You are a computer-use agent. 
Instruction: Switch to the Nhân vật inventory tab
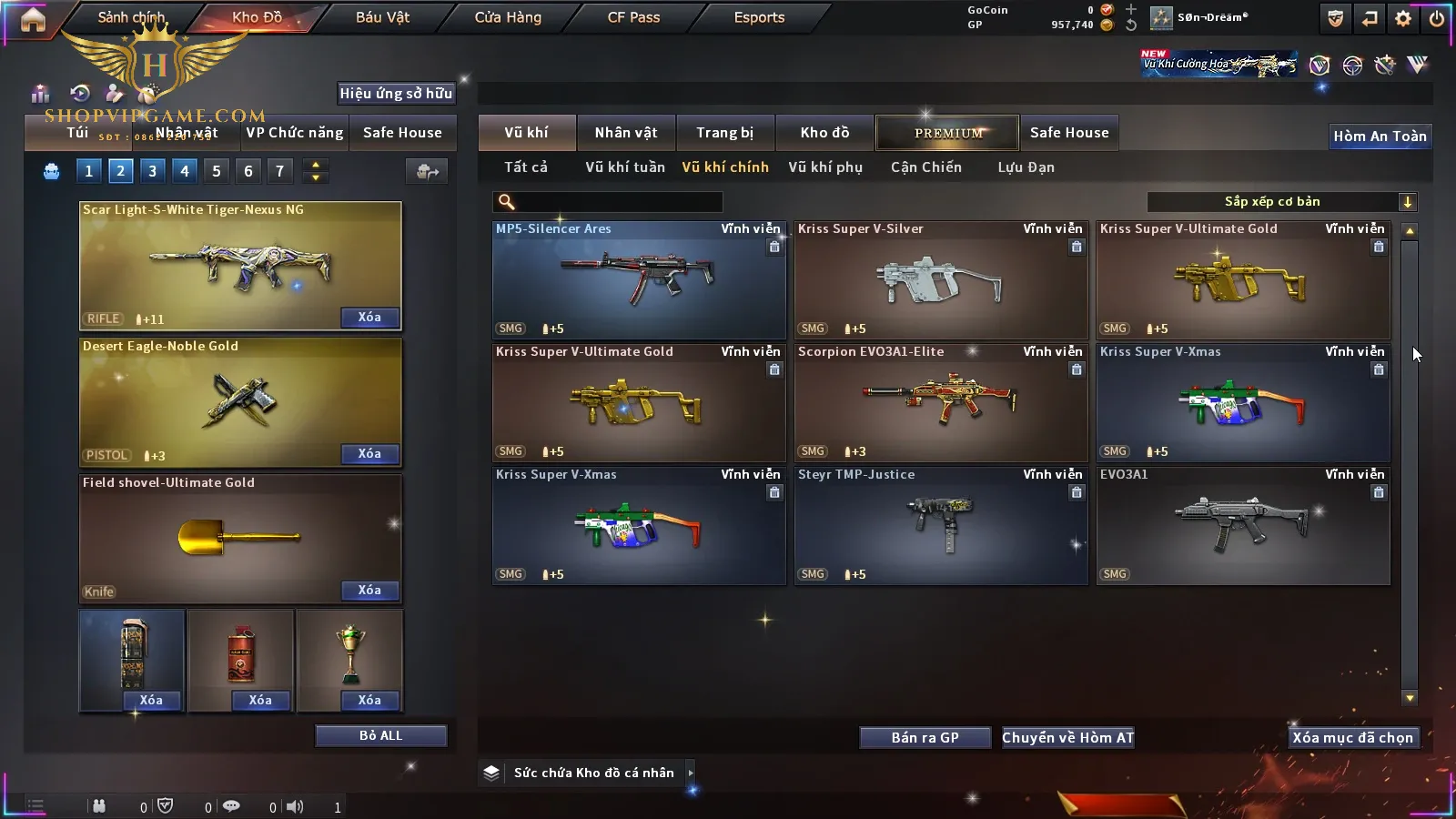click(x=625, y=133)
